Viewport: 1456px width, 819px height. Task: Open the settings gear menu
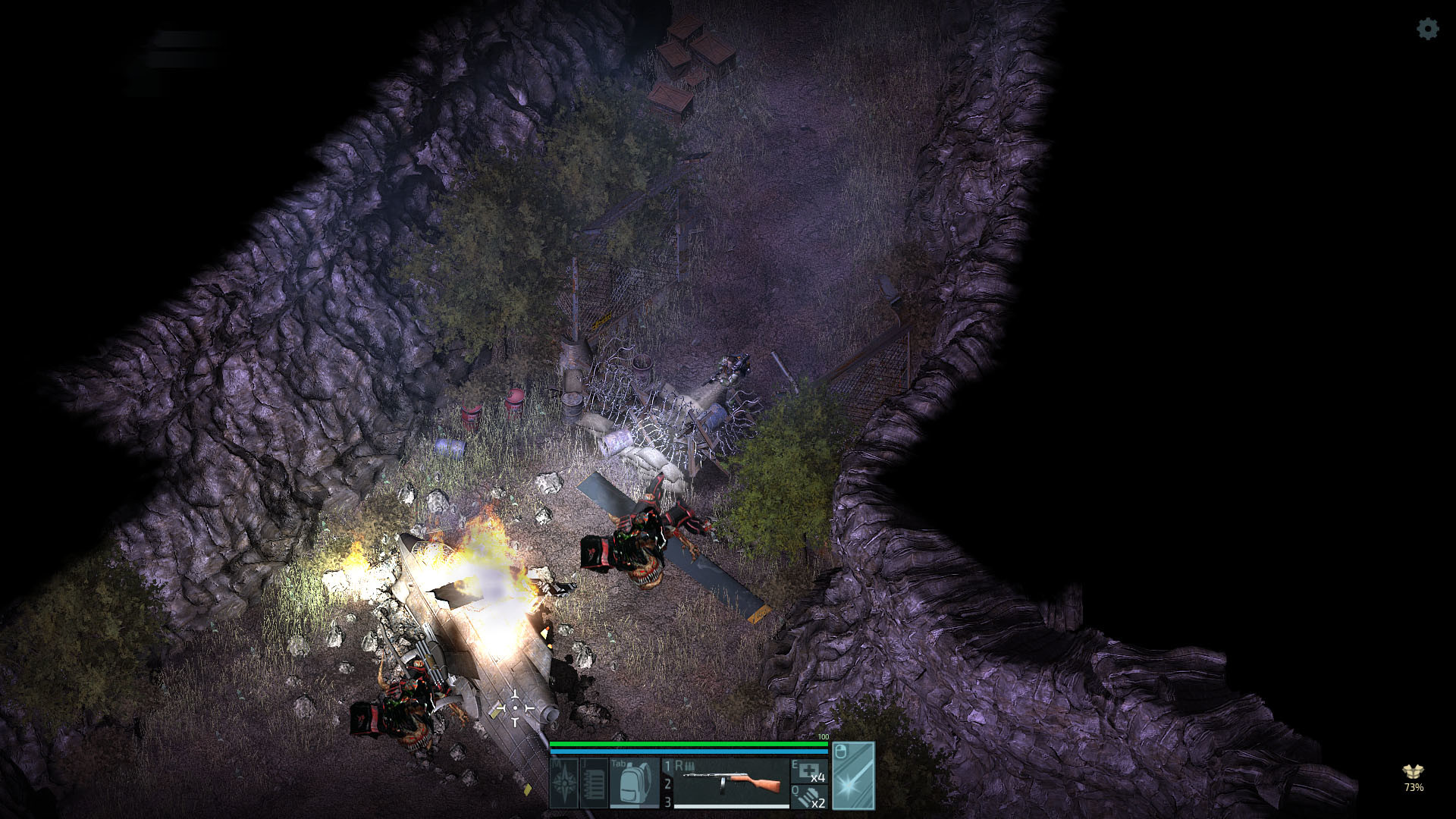[x=1427, y=30]
